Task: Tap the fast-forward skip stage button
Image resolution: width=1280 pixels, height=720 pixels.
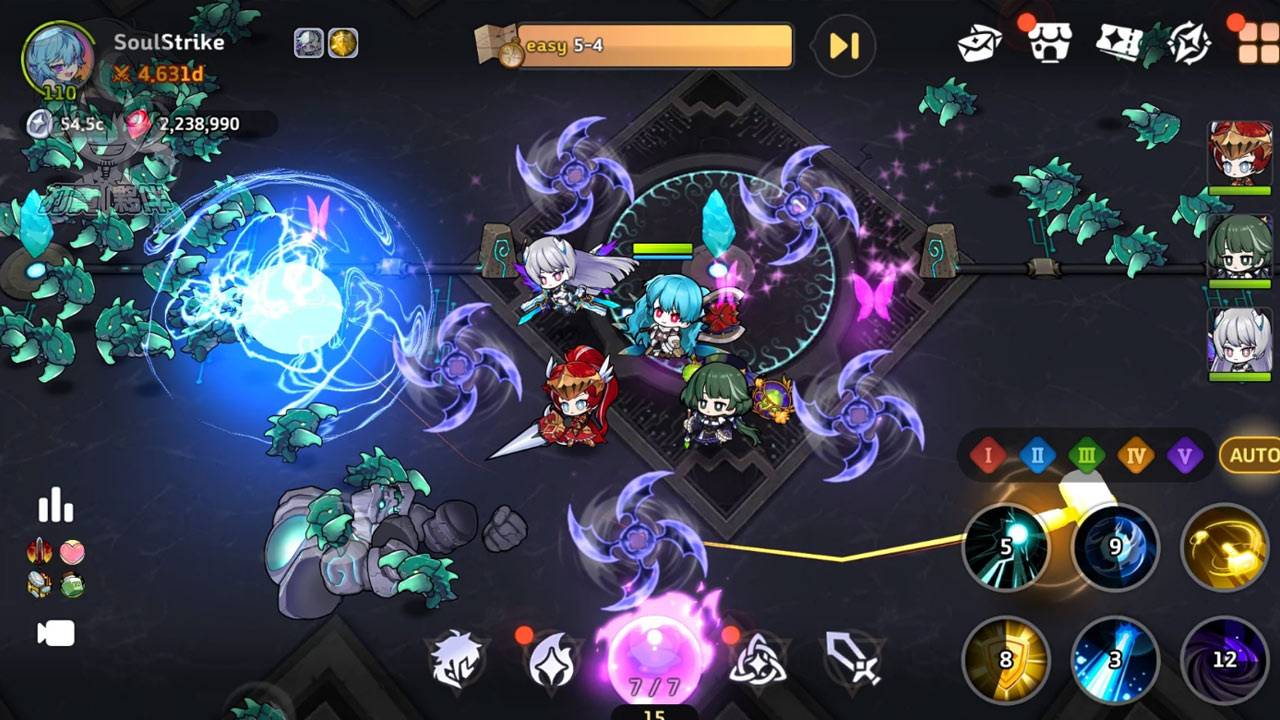Action: point(844,46)
